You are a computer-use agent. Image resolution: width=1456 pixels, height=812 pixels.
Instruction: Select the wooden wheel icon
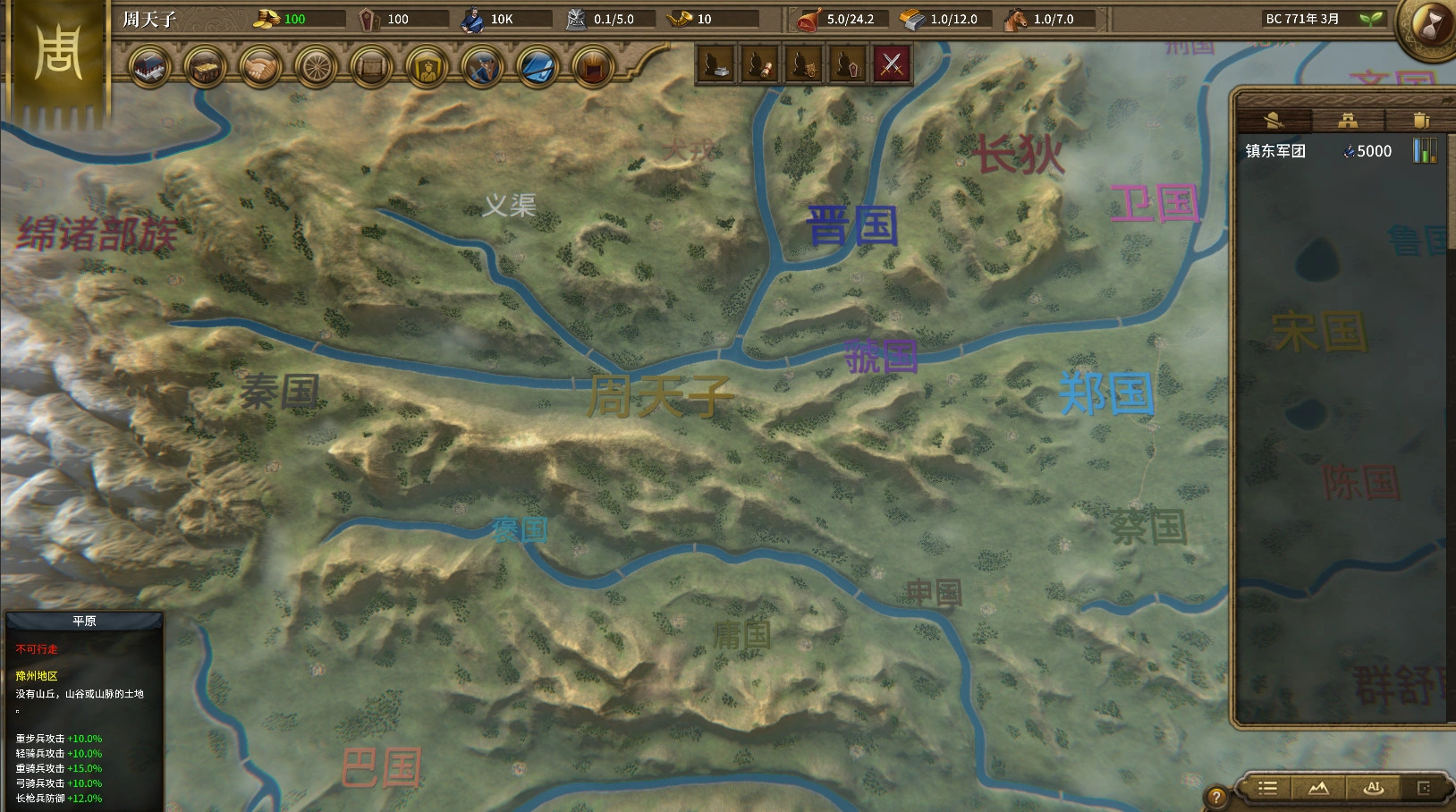(316, 67)
